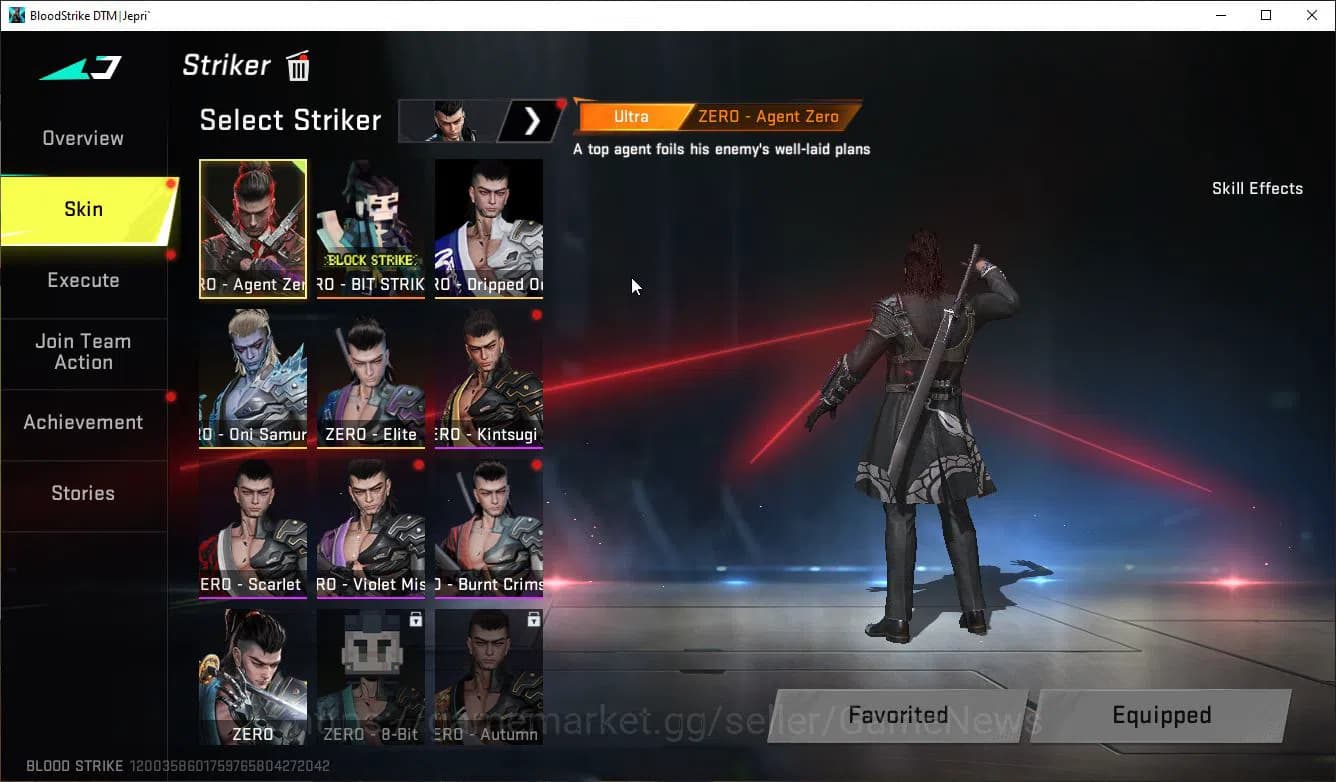
Task: Select the ZERO - BIT STRIKE skin
Action: pyautogui.click(x=371, y=228)
